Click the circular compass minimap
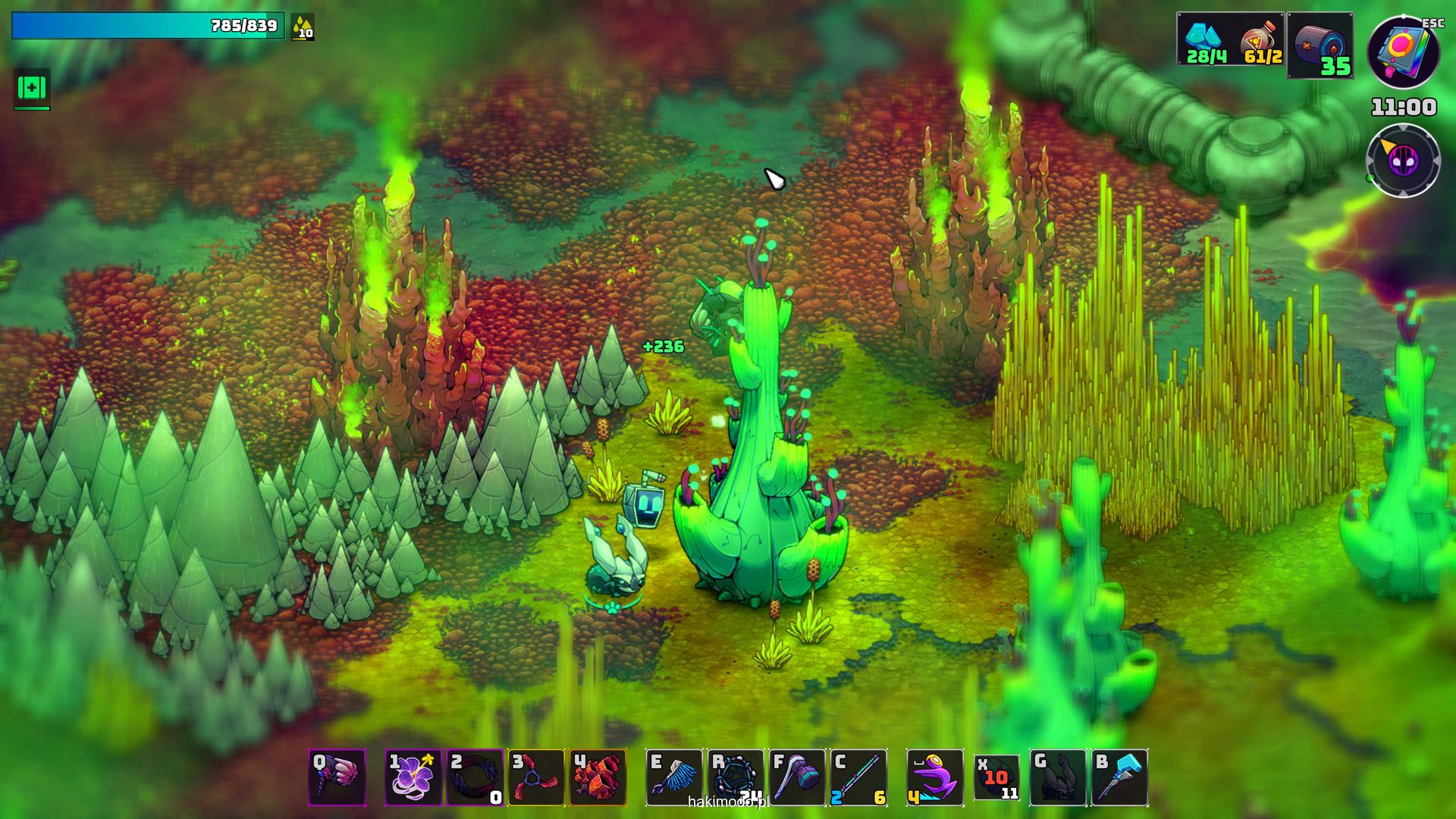The image size is (1456, 819). click(1403, 161)
